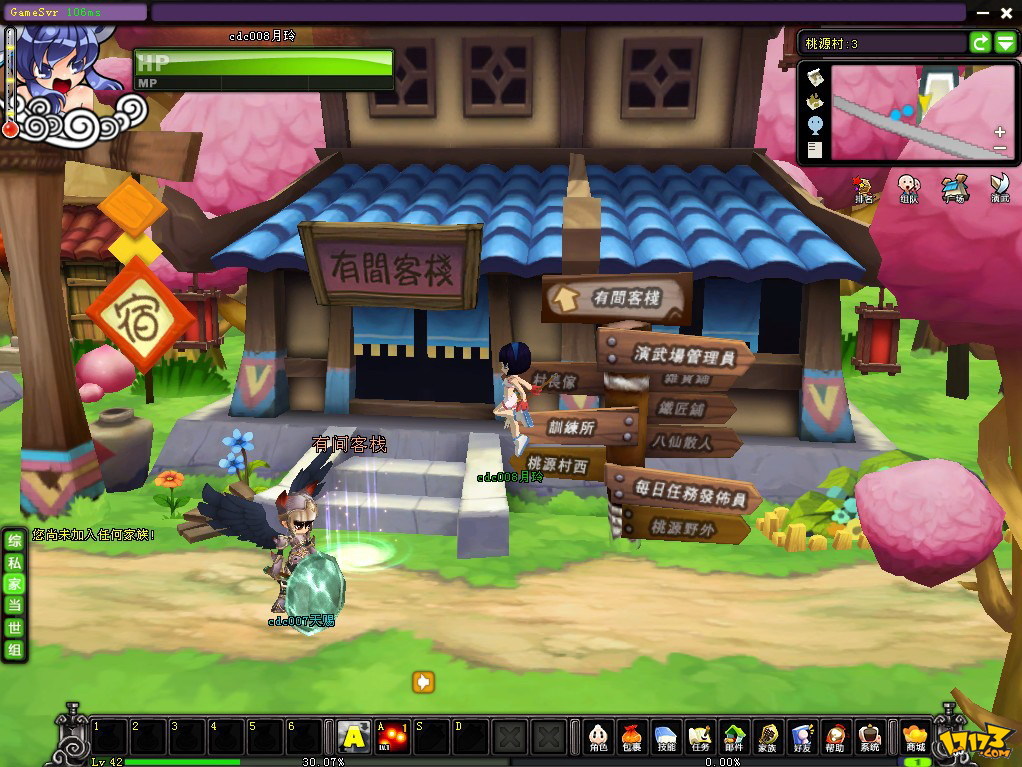
Task: Switch chat to the 私 private channel
Action: [14, 562]
